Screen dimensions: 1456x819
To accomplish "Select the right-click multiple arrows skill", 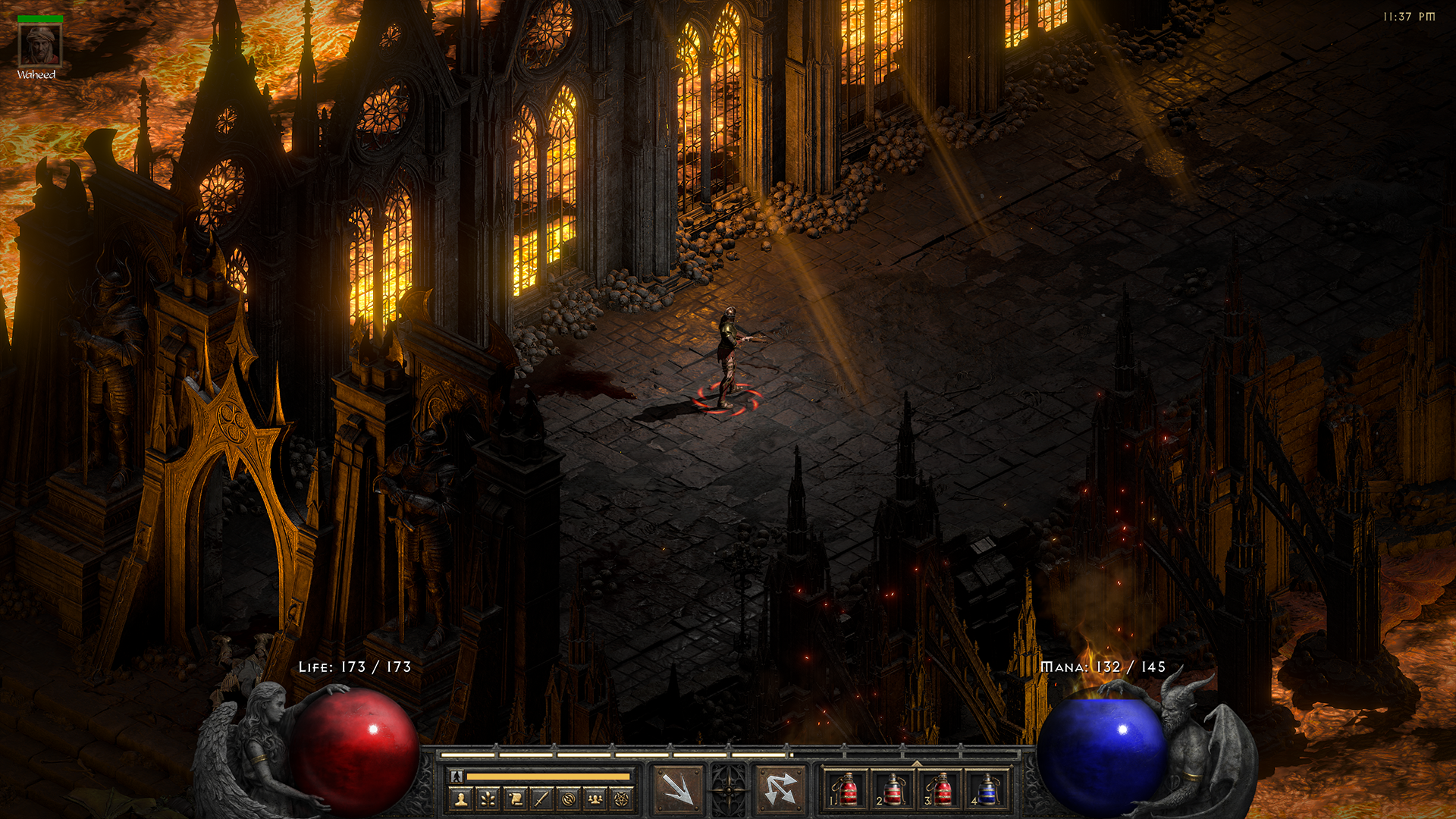I will (x=780, y=789).
